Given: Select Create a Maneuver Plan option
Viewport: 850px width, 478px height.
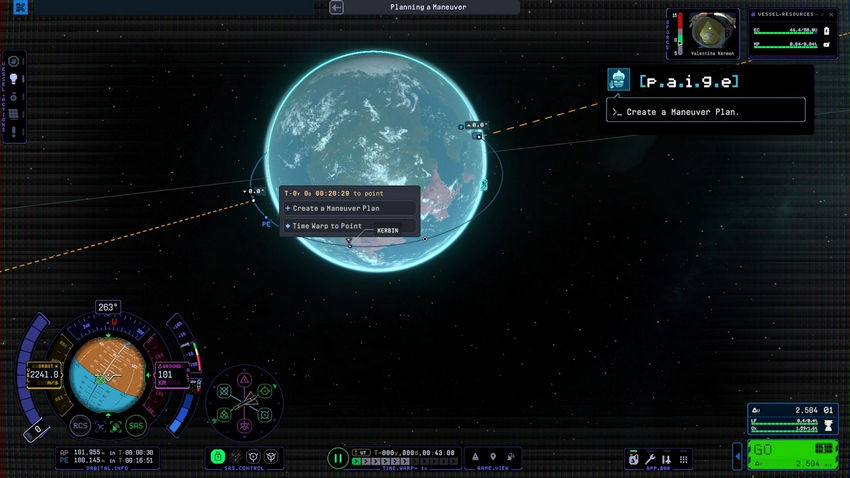Looking at the screenshot, I should 336,208.
